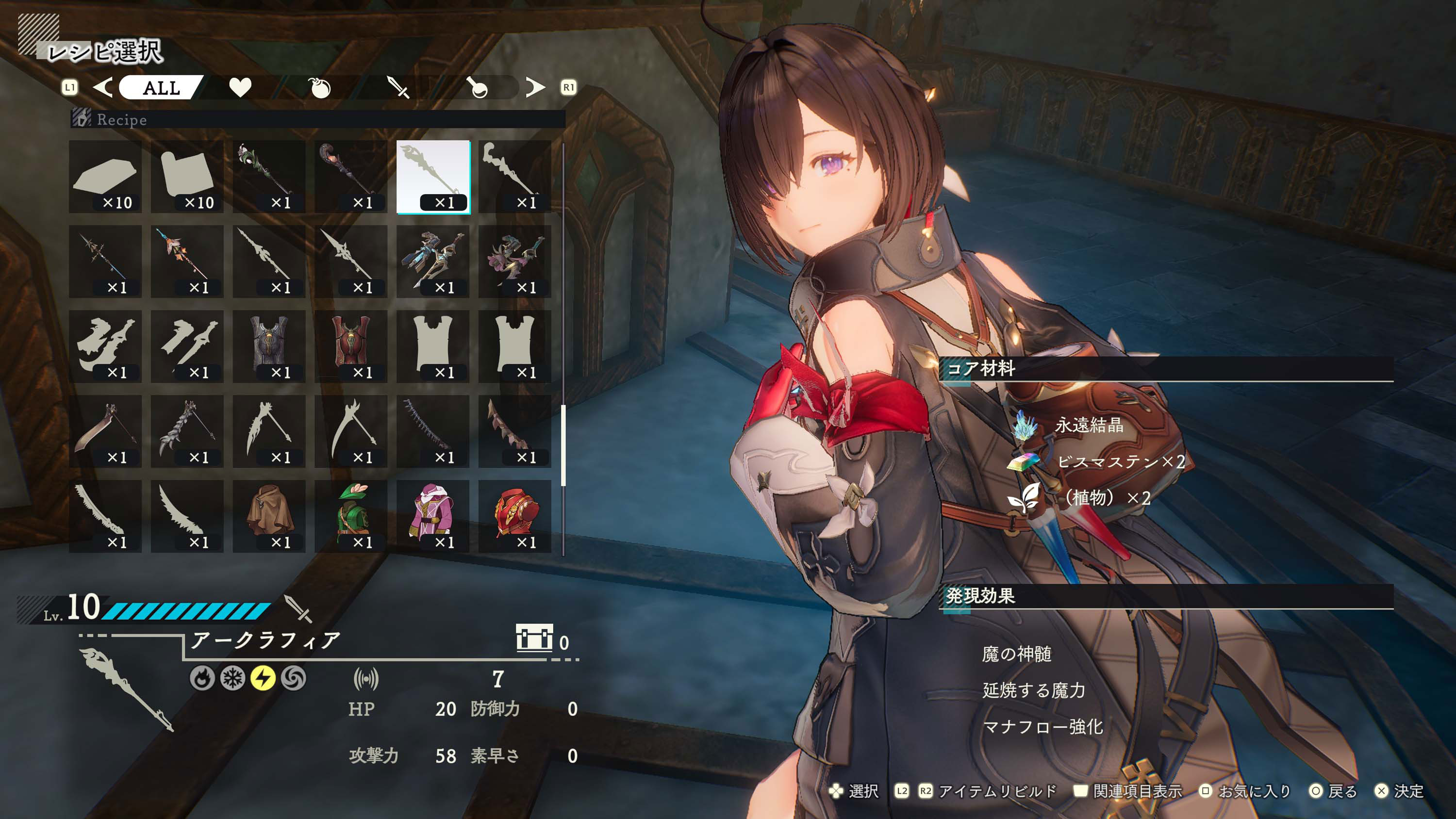Switch to the sword category tab
This screenshot has width=1456, height=819.
398,88
